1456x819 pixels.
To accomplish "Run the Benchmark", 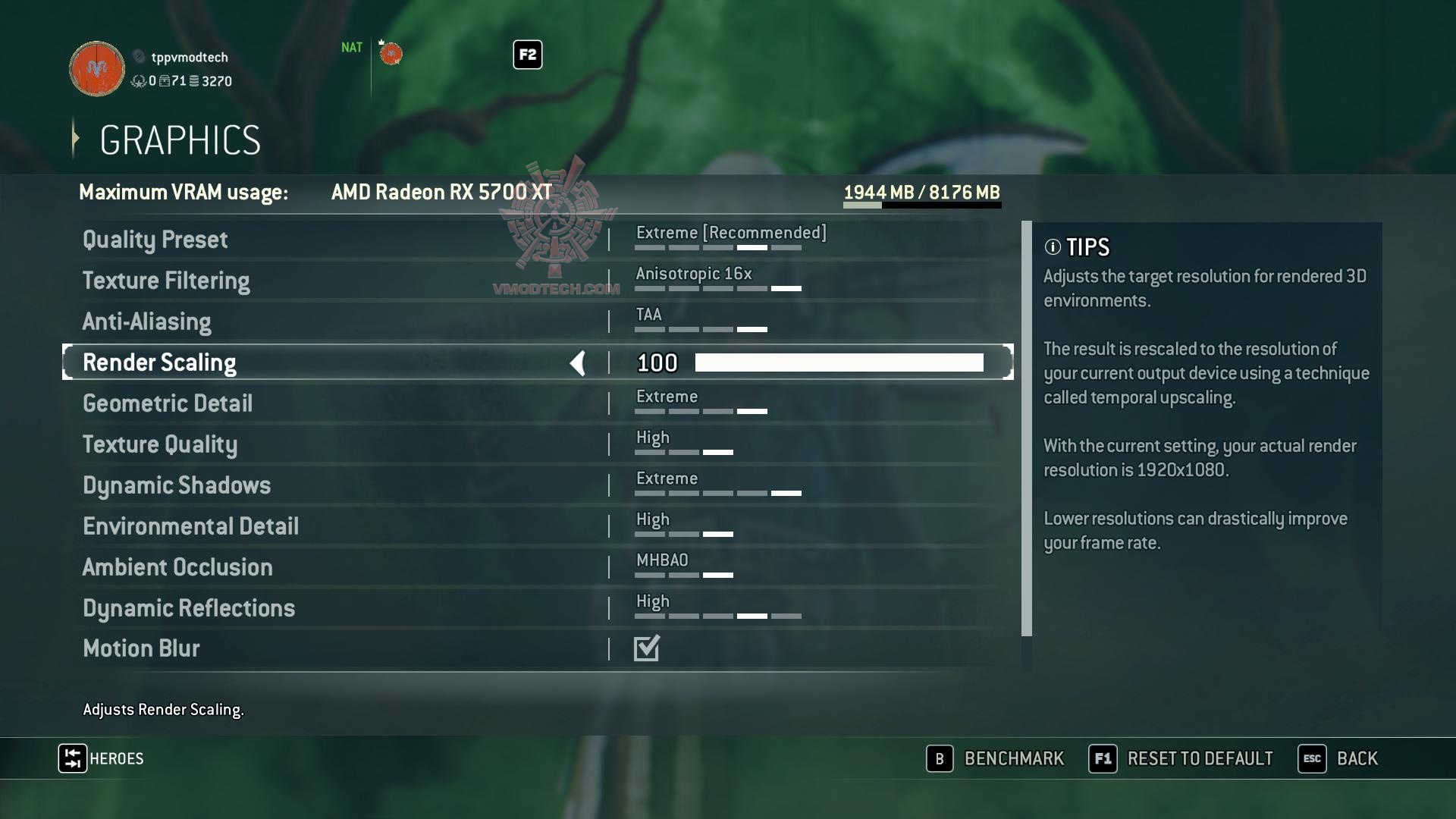I will tap(996, 758).
